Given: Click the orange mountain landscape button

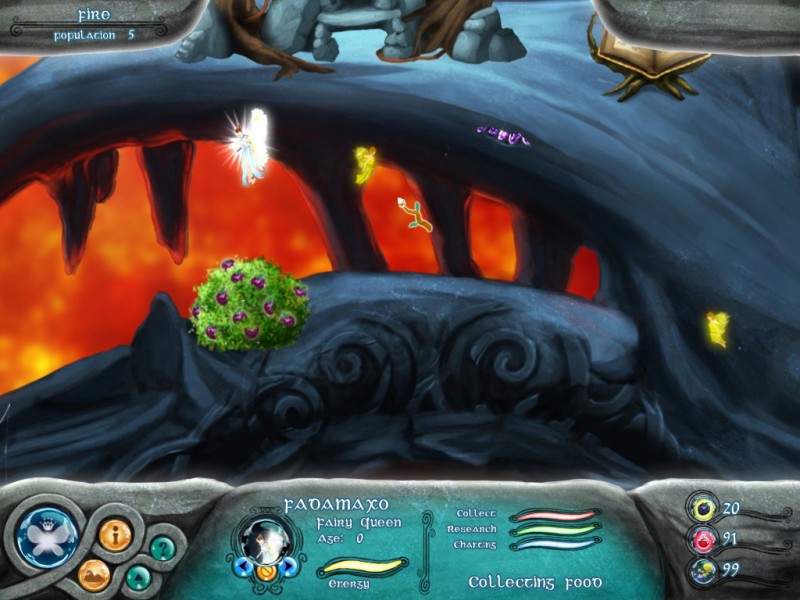Looking at the screenshot, I should tap(94, 575).
